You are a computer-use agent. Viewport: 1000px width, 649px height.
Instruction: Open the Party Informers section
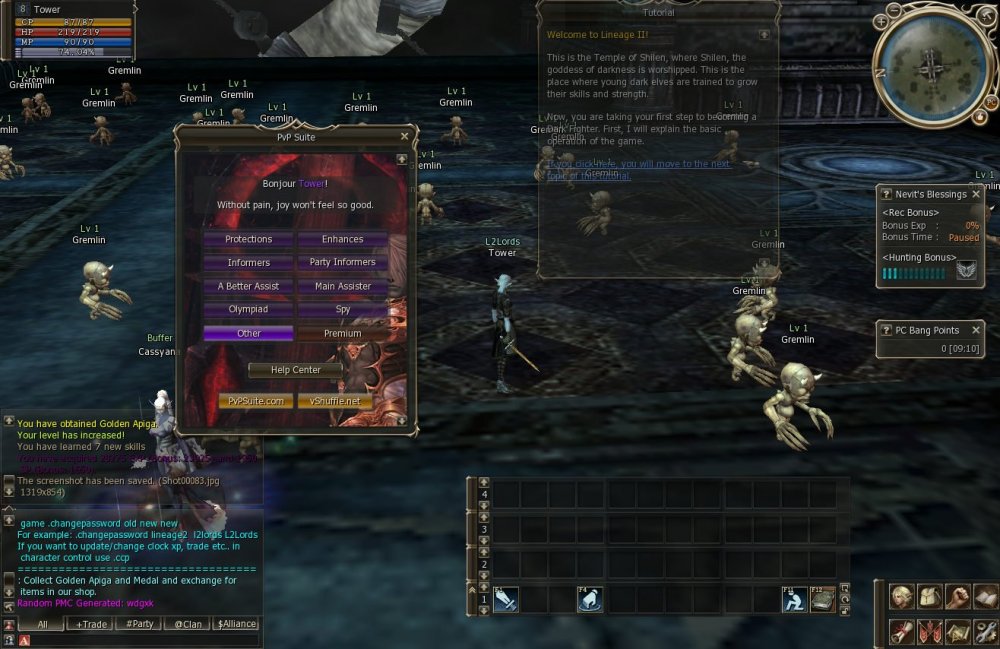pos(343,263)
